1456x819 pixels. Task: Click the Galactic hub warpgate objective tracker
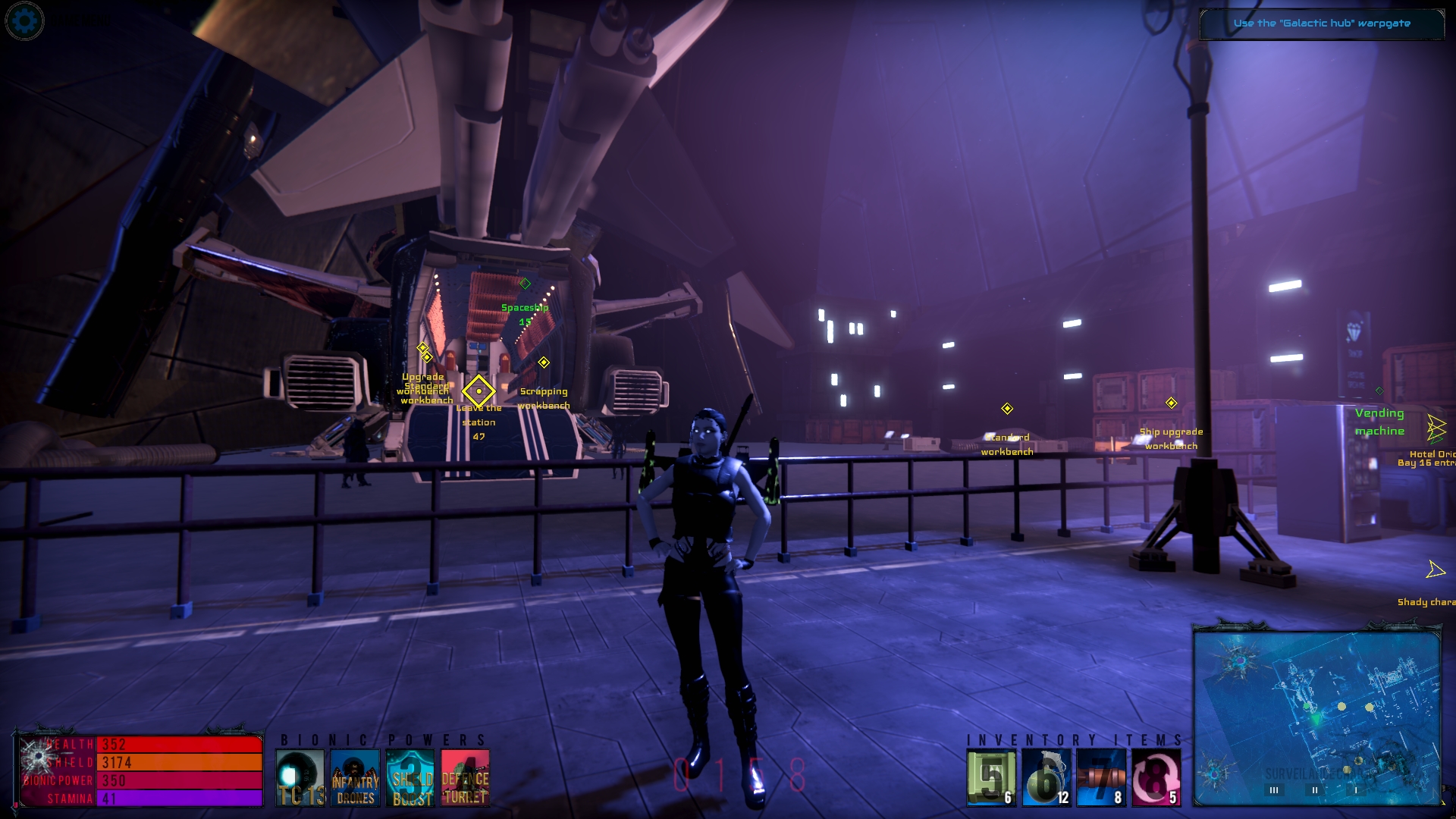(1321, 24)
